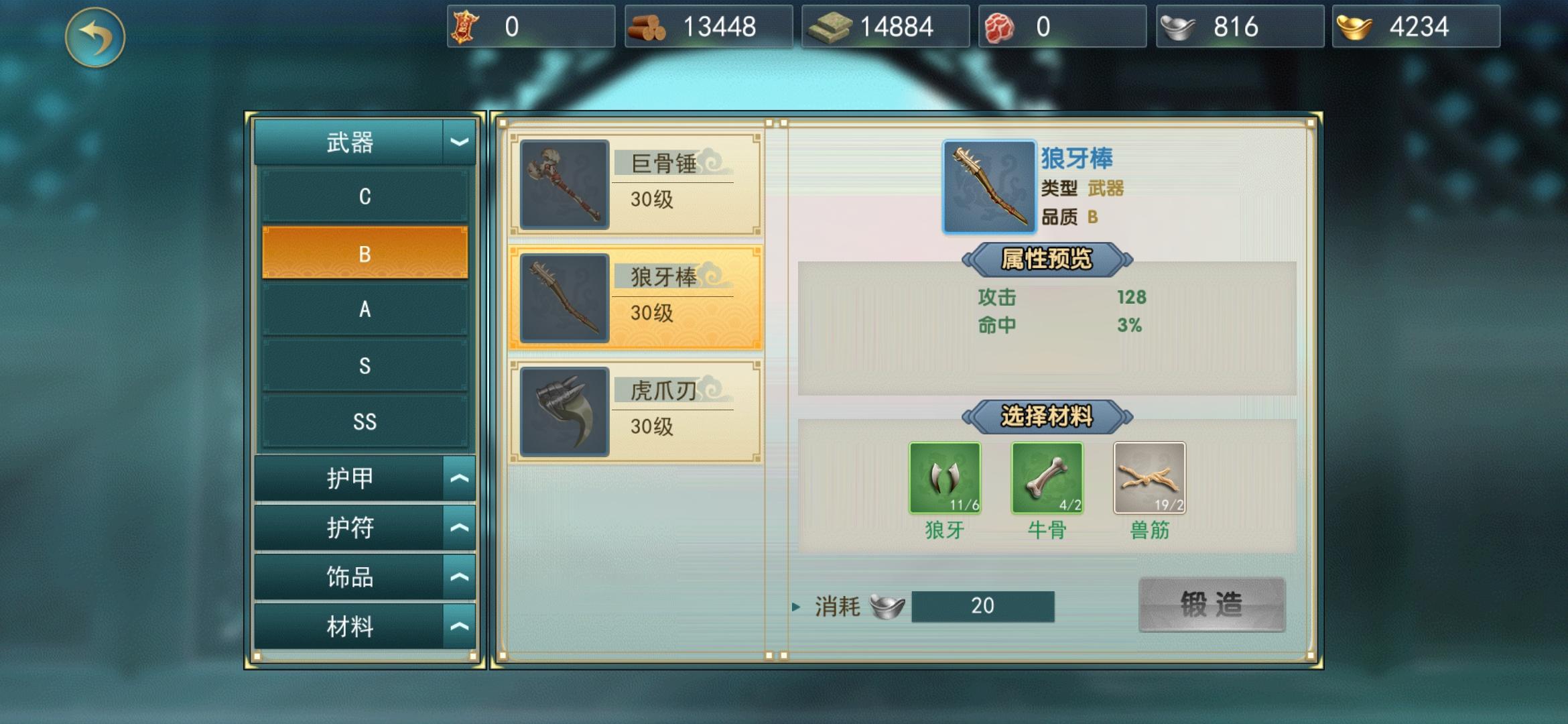
Task: Click the silver ingot icon showing 816
Action: [1177, 25]
